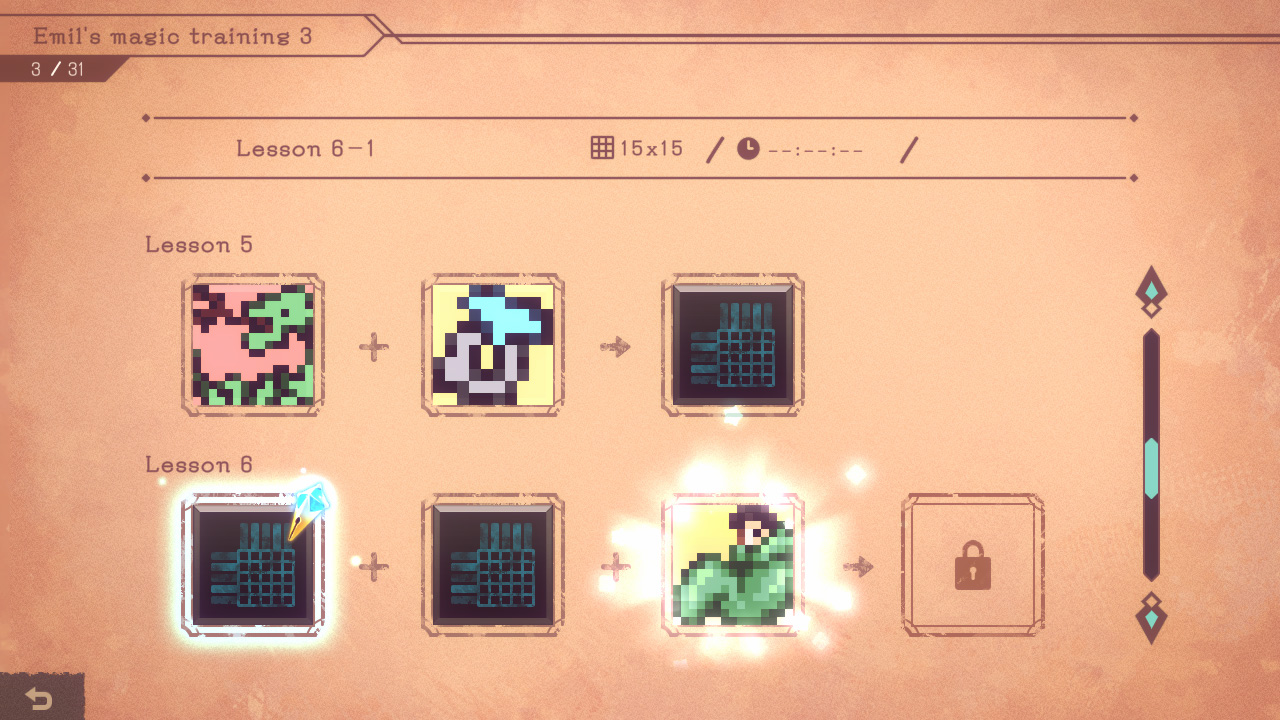
Task: Open the locked Lesson 6 final puzzle
Action: tap(972, 564)
